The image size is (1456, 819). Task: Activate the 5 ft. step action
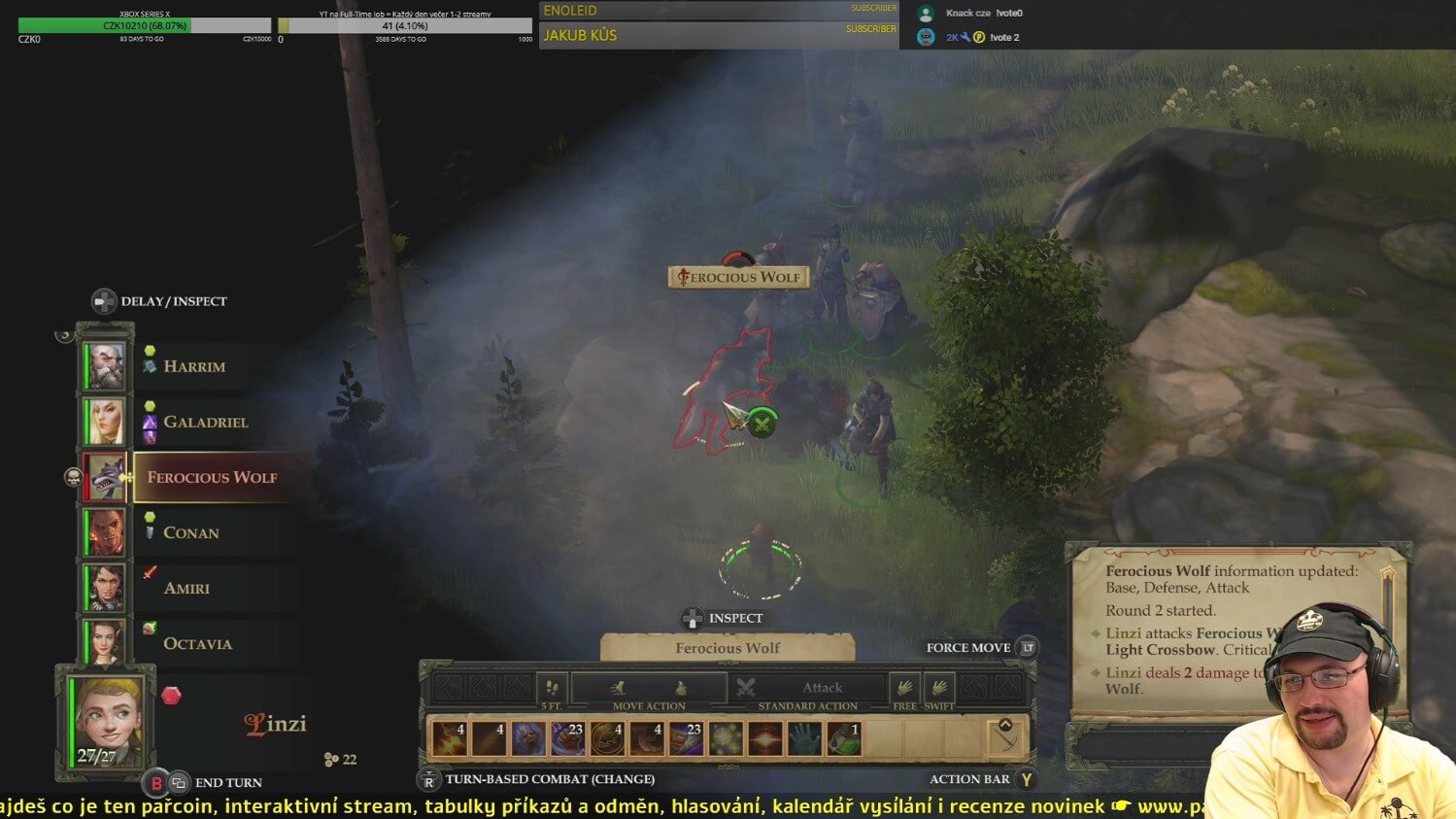(552, 688)
